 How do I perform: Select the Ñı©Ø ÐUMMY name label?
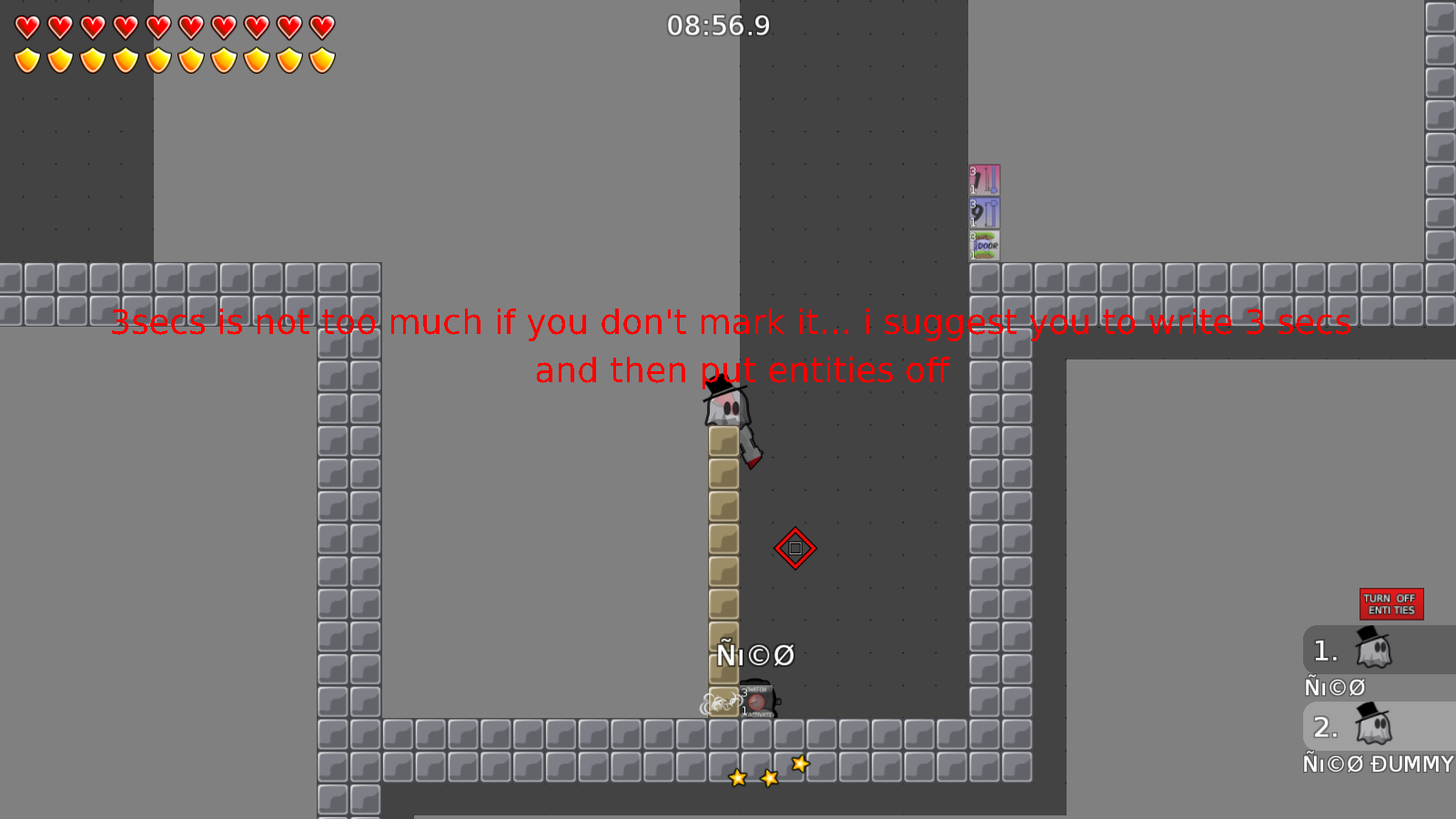(1377, 764)
